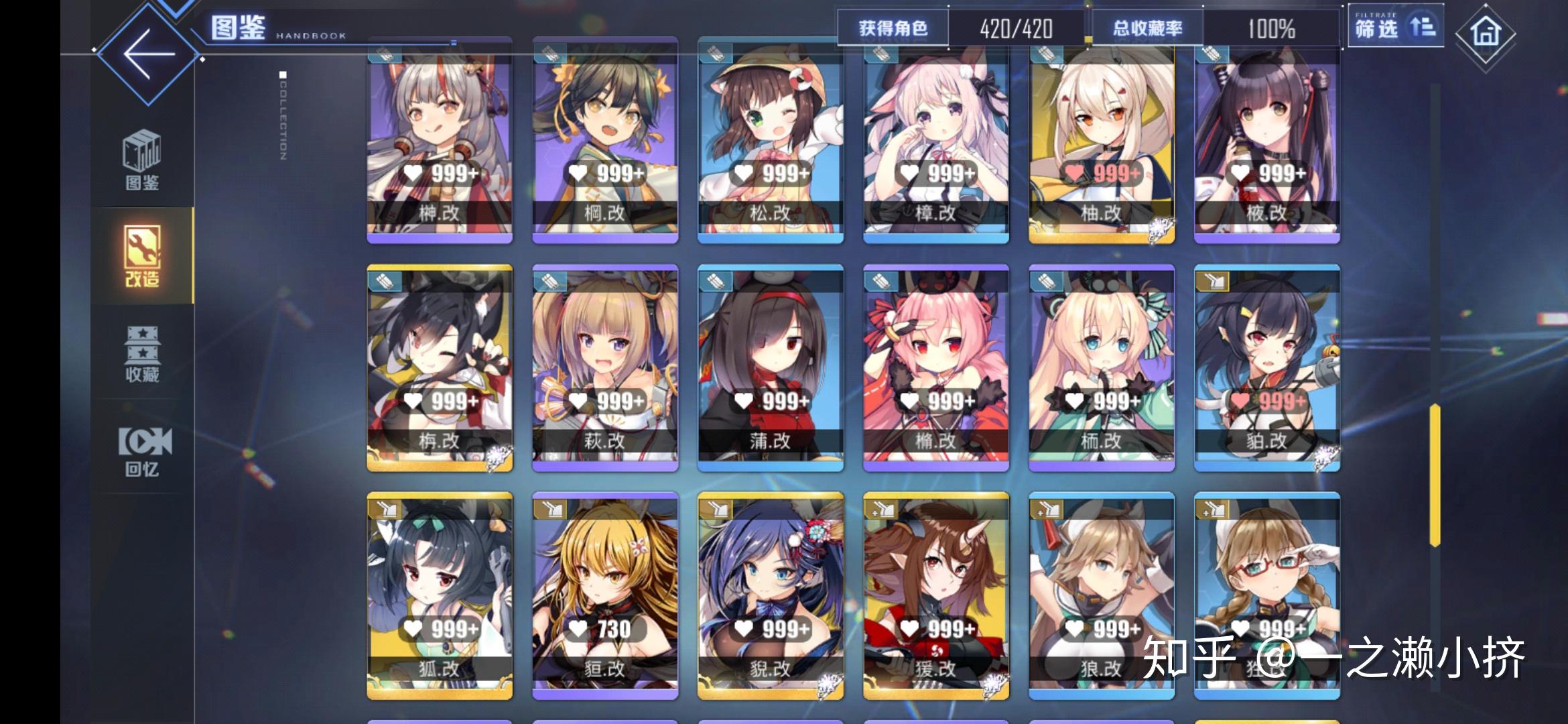This screenshot has width=1568, height=724.
Task: Click the yellow scrollbar handle
Action: (x=1435, y=475)
